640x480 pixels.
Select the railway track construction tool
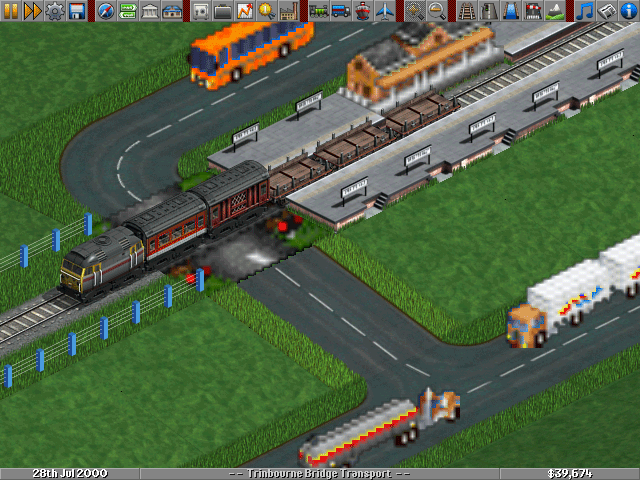pos(466,11)
